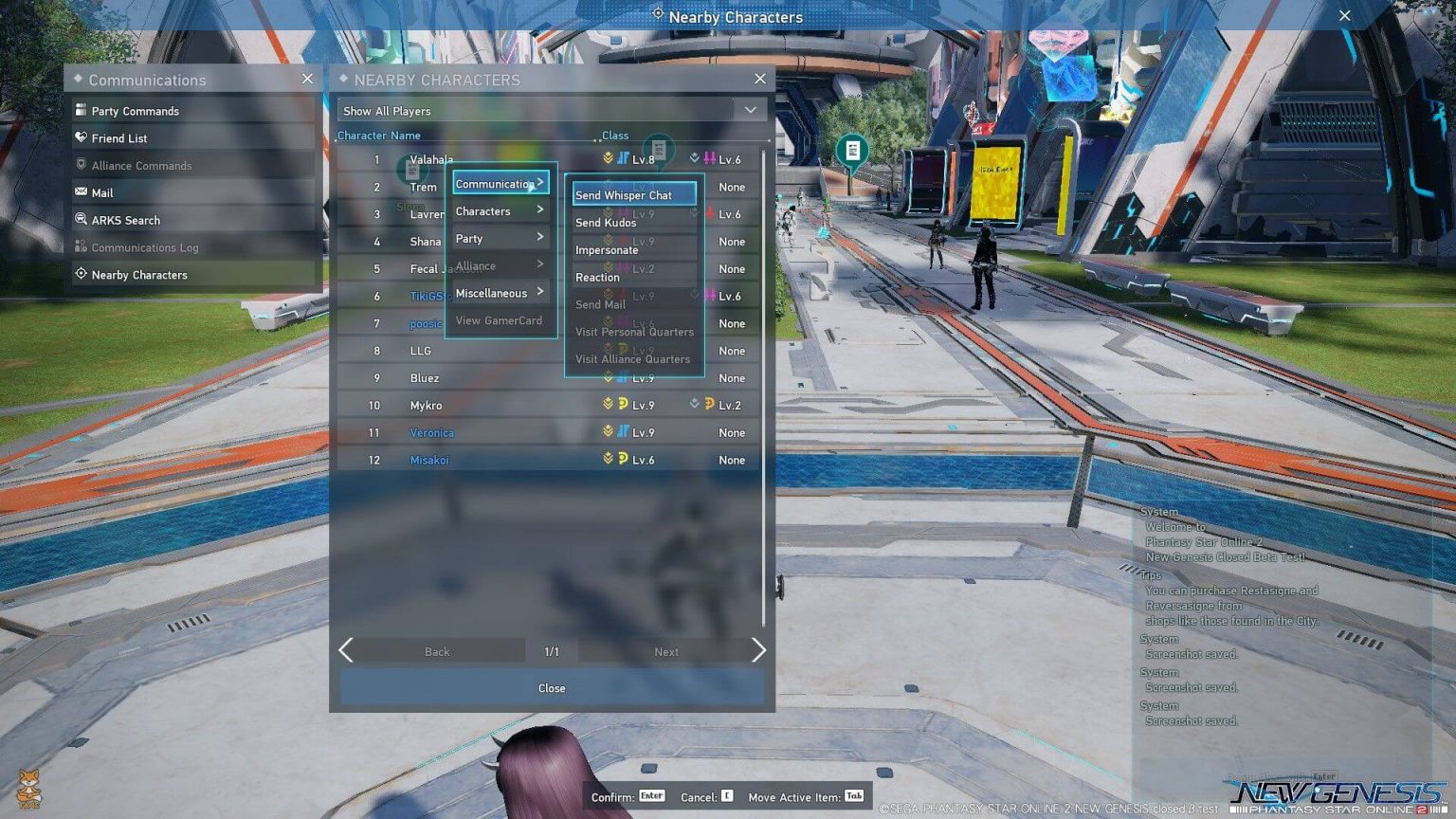Click character name TikiGS in the list
The width and height of the screenshot is (1456, 819).
tap(427, 296)
